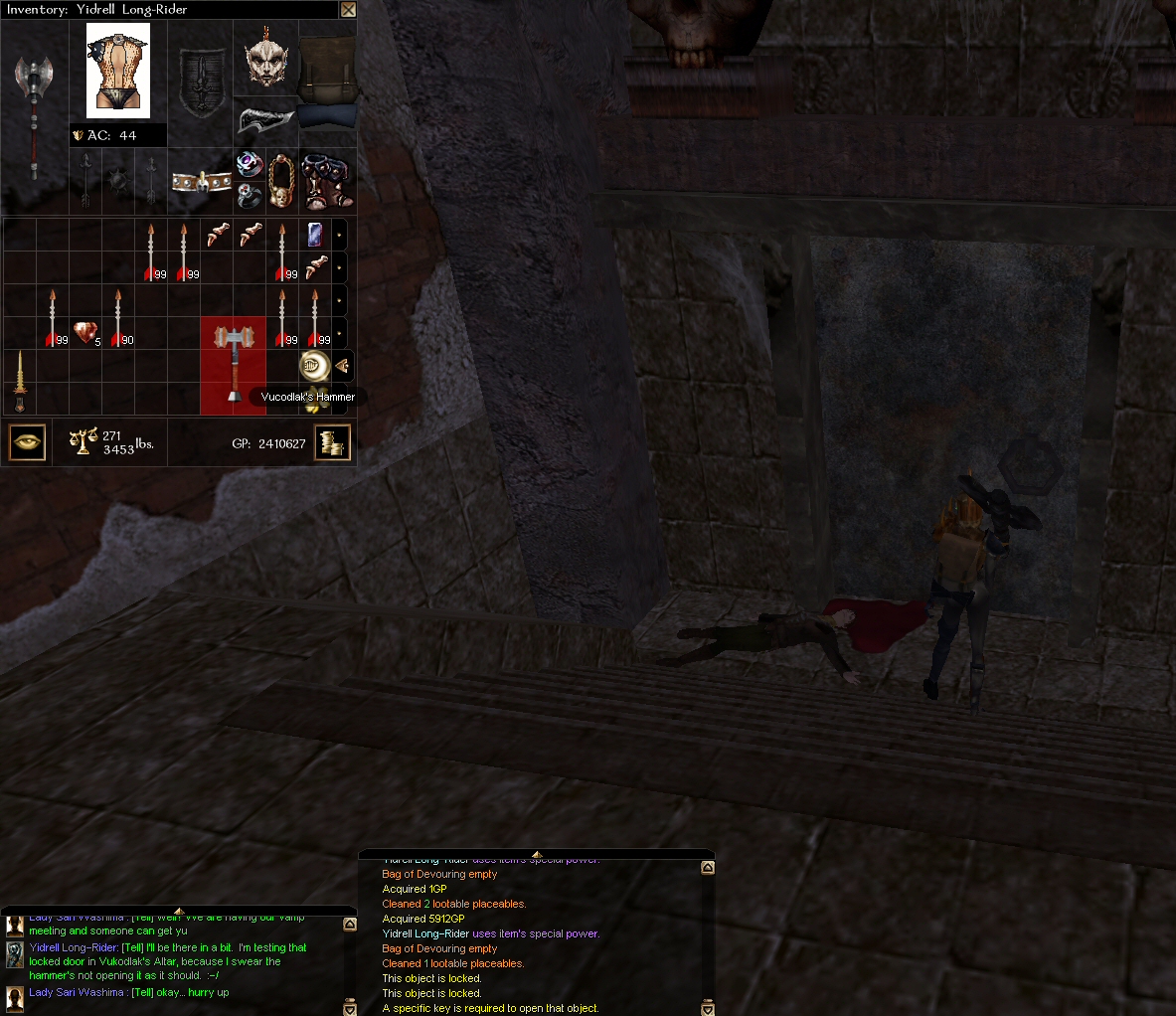Select the equipped dark shield slot
Viewport: 1176px width, 1016px height.
click(x=200, y=85)
